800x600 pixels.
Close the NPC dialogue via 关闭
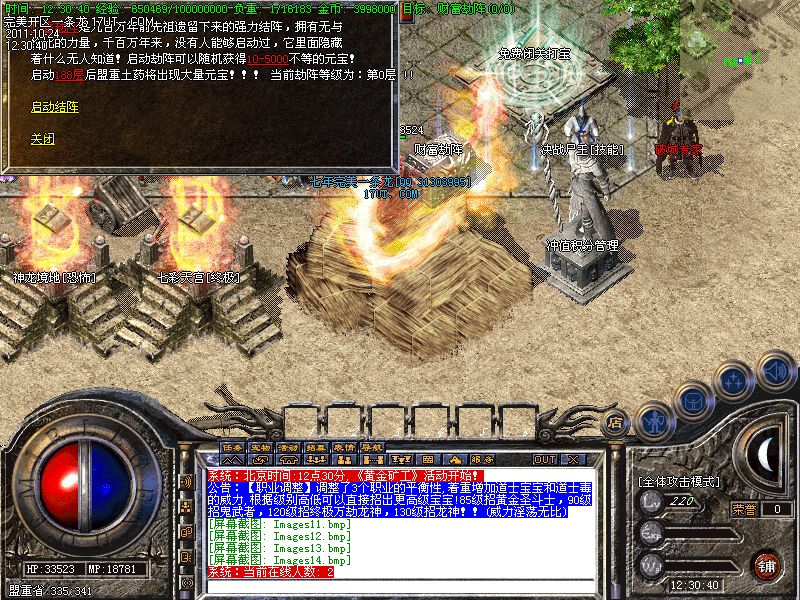tap(43, 139)
